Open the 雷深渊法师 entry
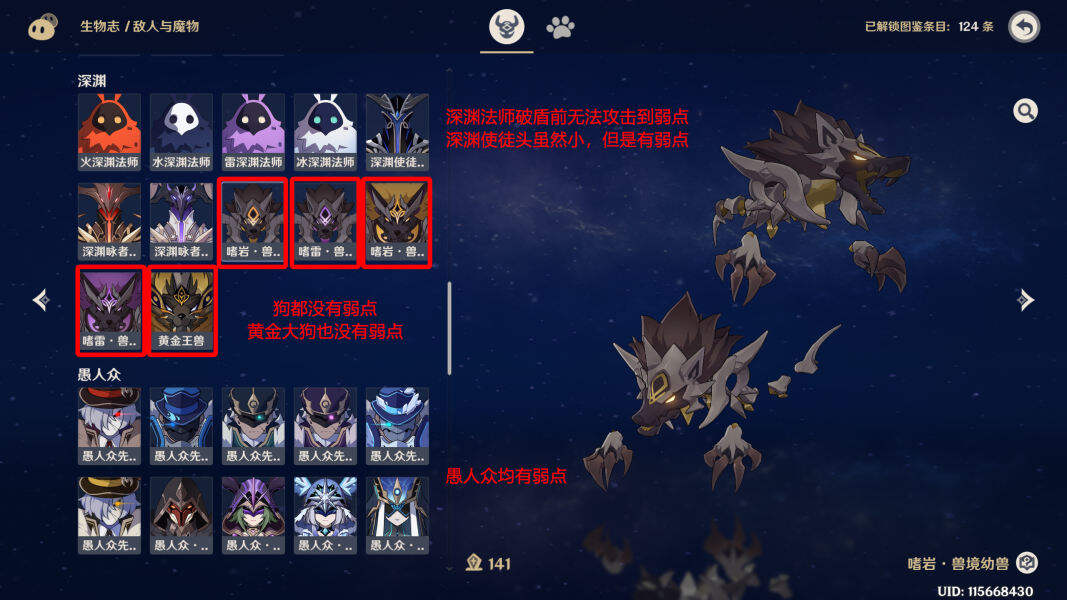 pyautogui.click(x=253, y=131)
